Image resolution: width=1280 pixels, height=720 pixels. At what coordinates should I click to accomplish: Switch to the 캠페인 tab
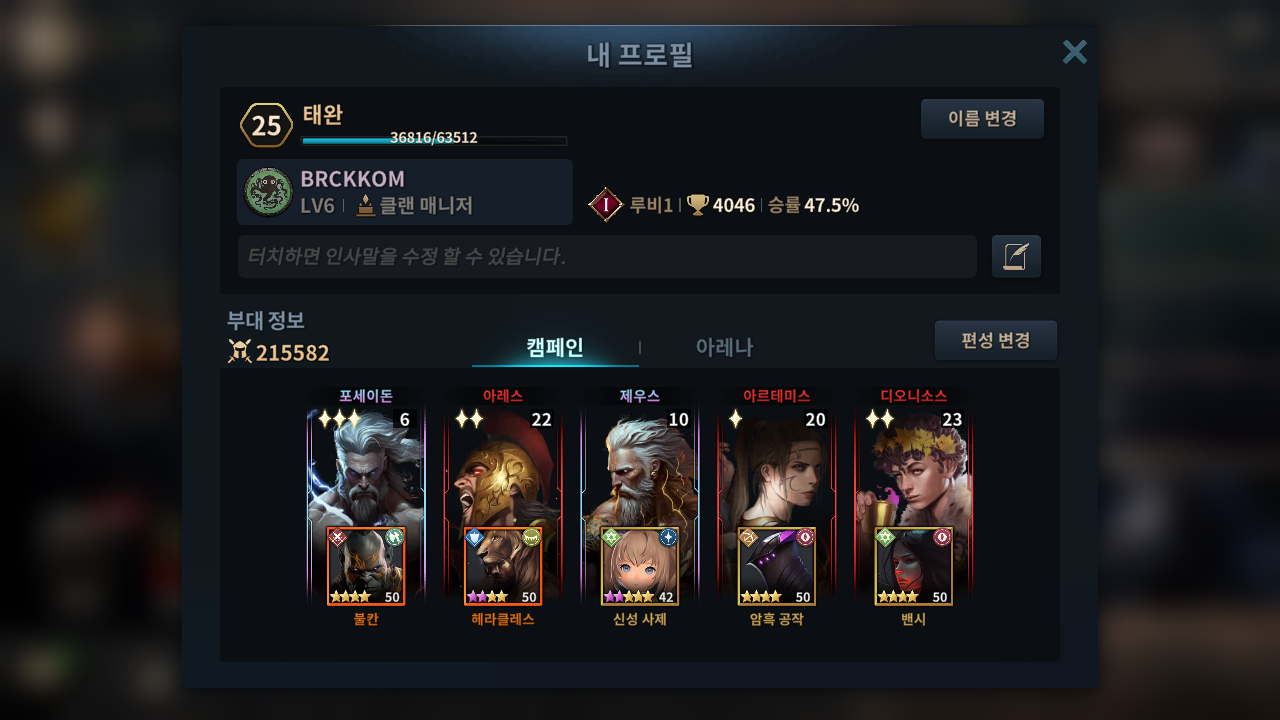click(555, 347)
